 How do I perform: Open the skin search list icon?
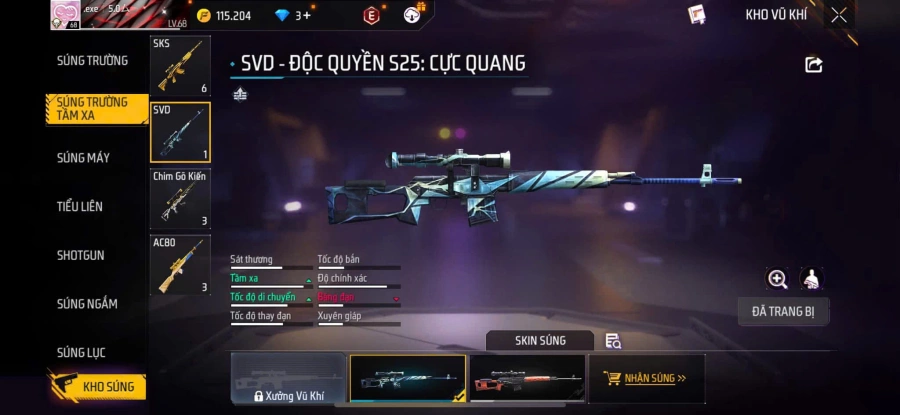coord(613,341)
